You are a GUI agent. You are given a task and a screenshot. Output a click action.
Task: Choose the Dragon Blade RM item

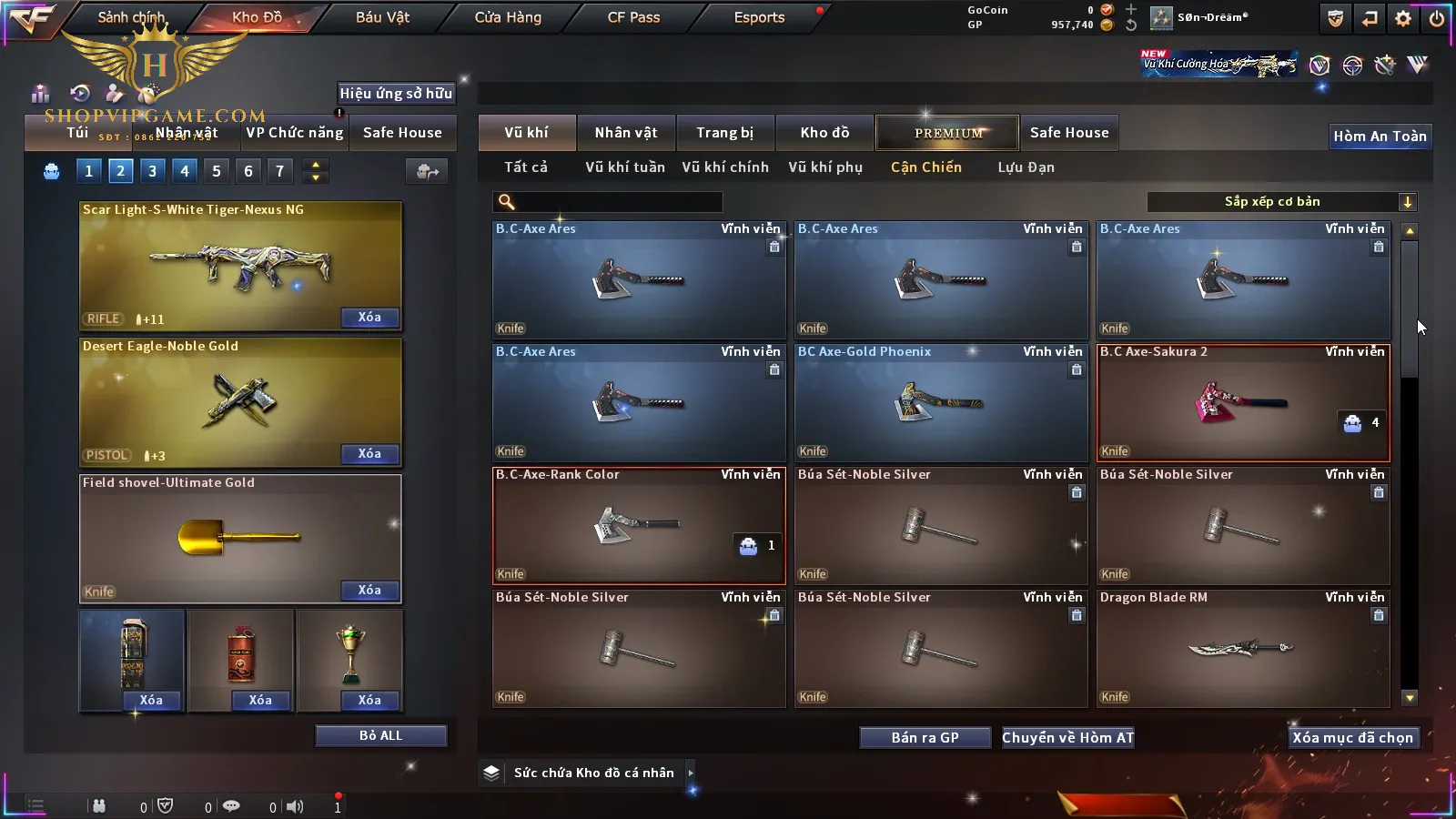click(x=1243, y=649)
